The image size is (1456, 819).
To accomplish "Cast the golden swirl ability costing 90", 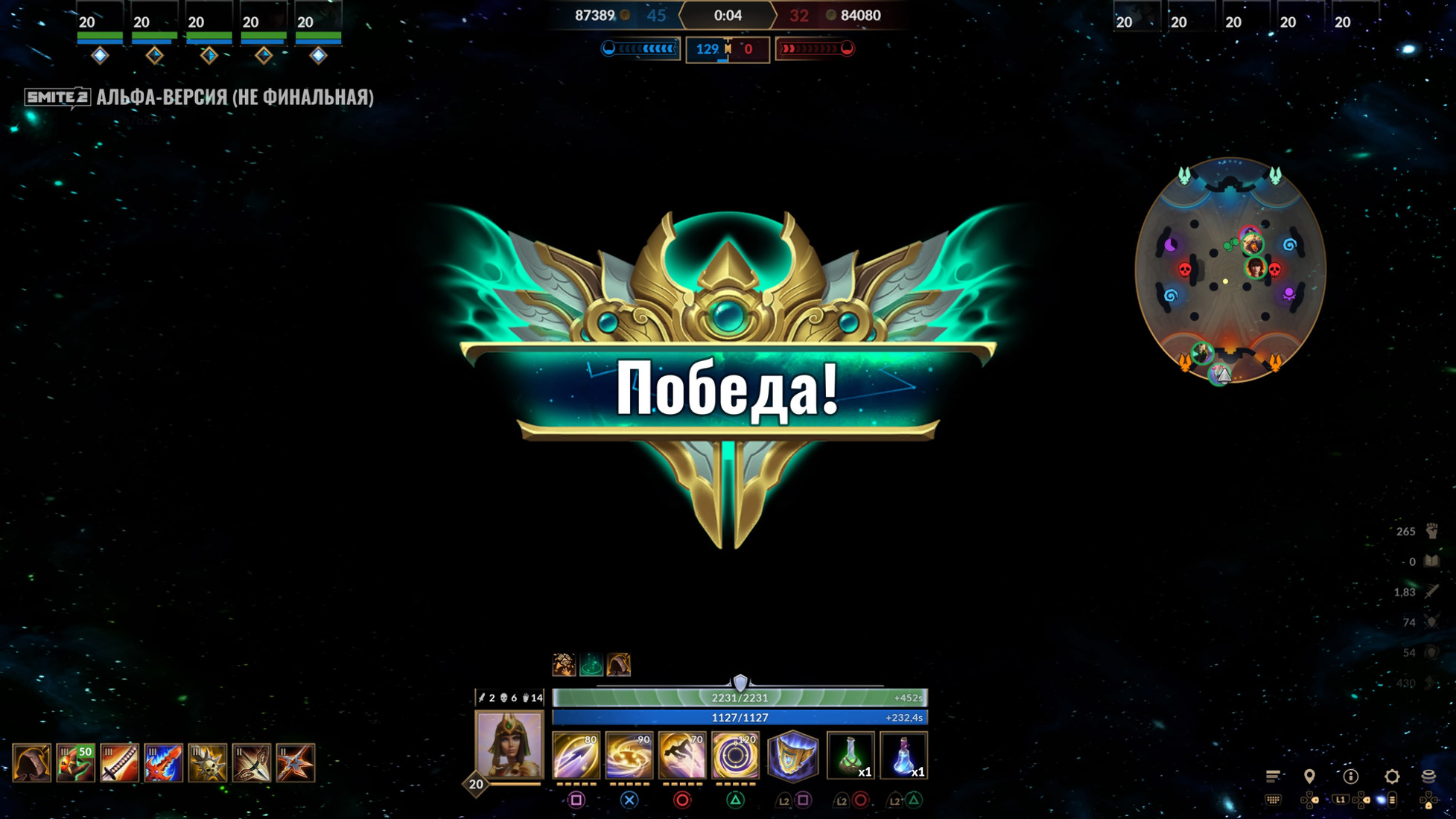I will click(x=629, y=756).
